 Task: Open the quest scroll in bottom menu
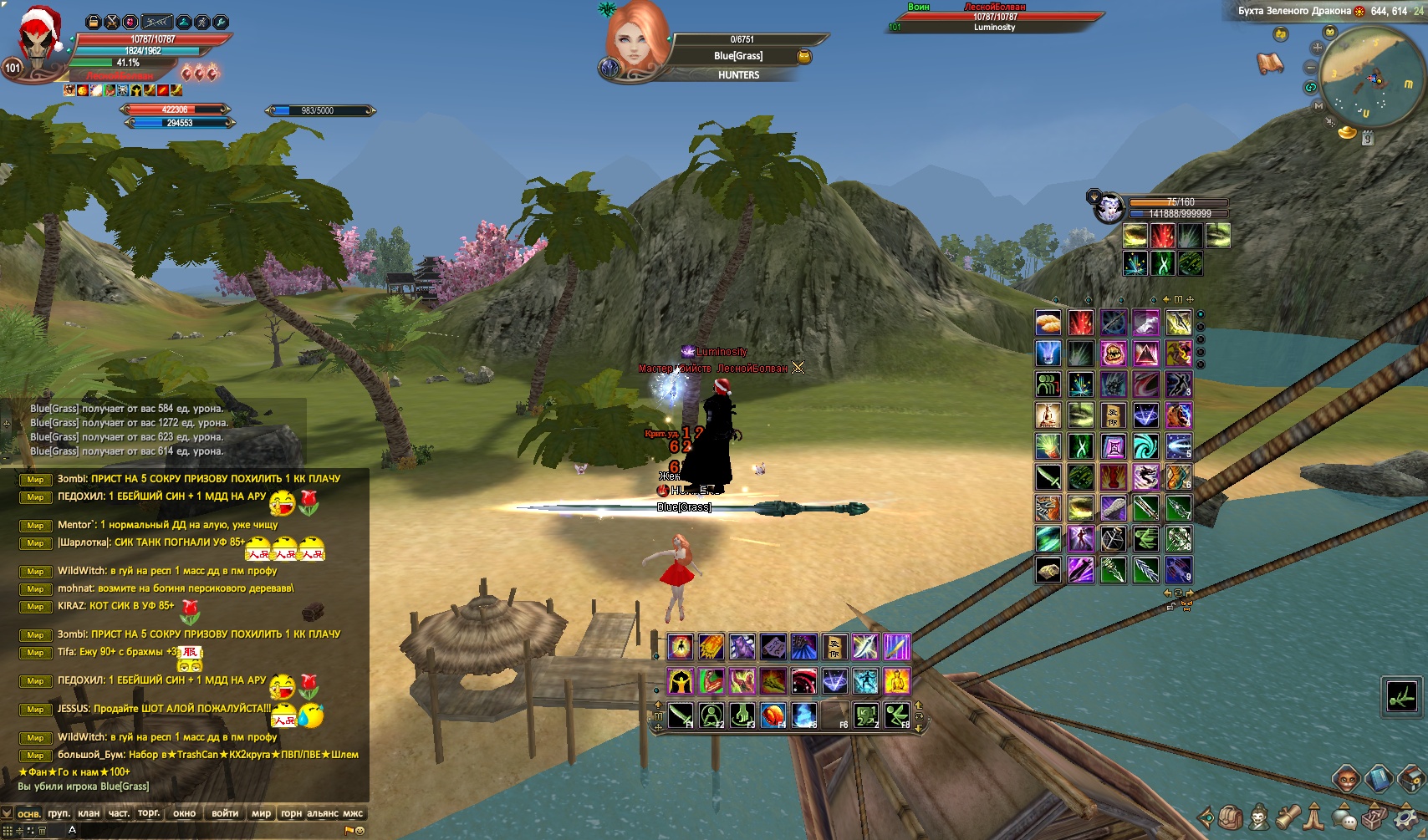[1287, 817]
